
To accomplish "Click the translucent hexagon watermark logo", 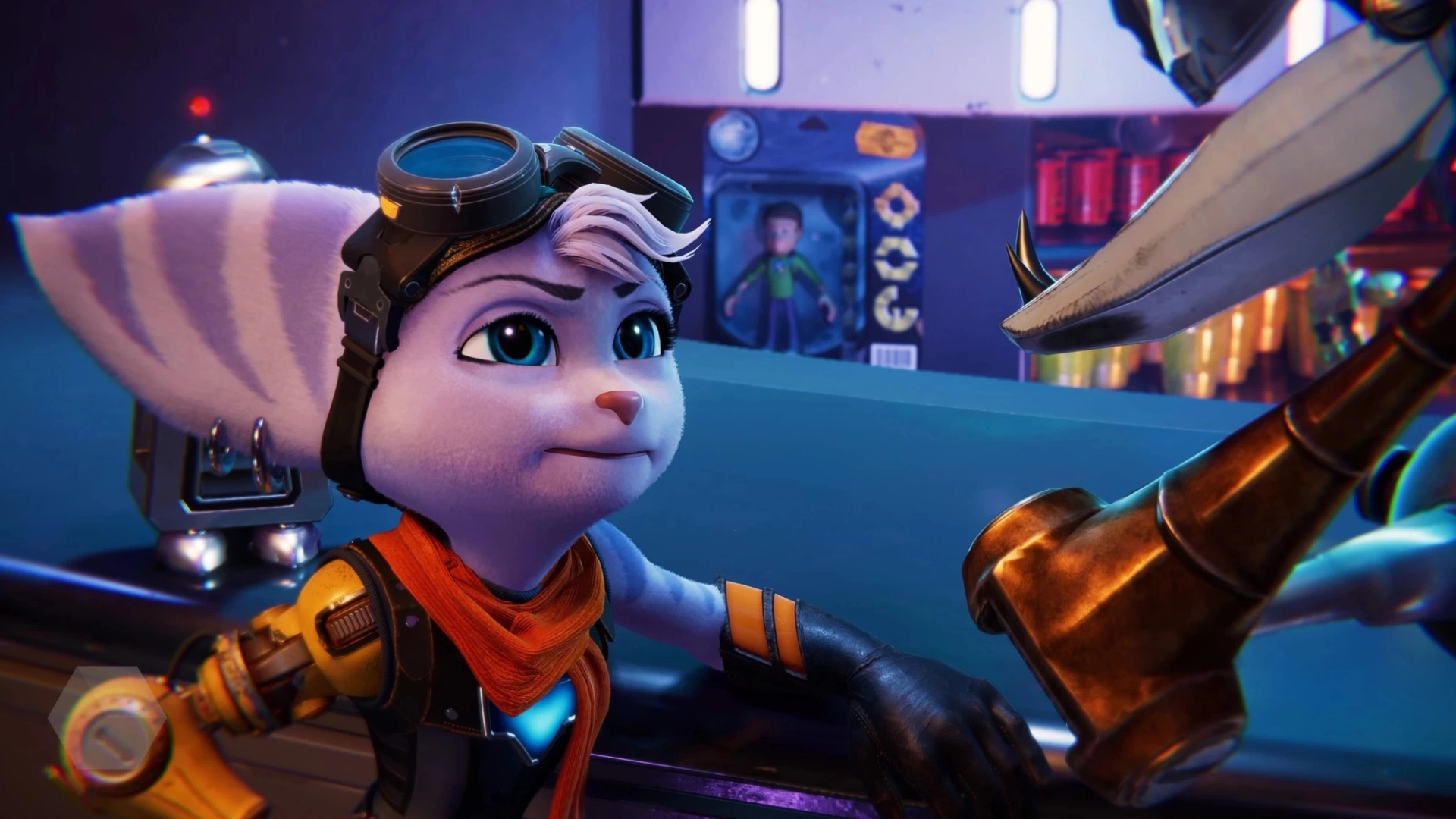I will pyautogui.click(x=107, y=717).
